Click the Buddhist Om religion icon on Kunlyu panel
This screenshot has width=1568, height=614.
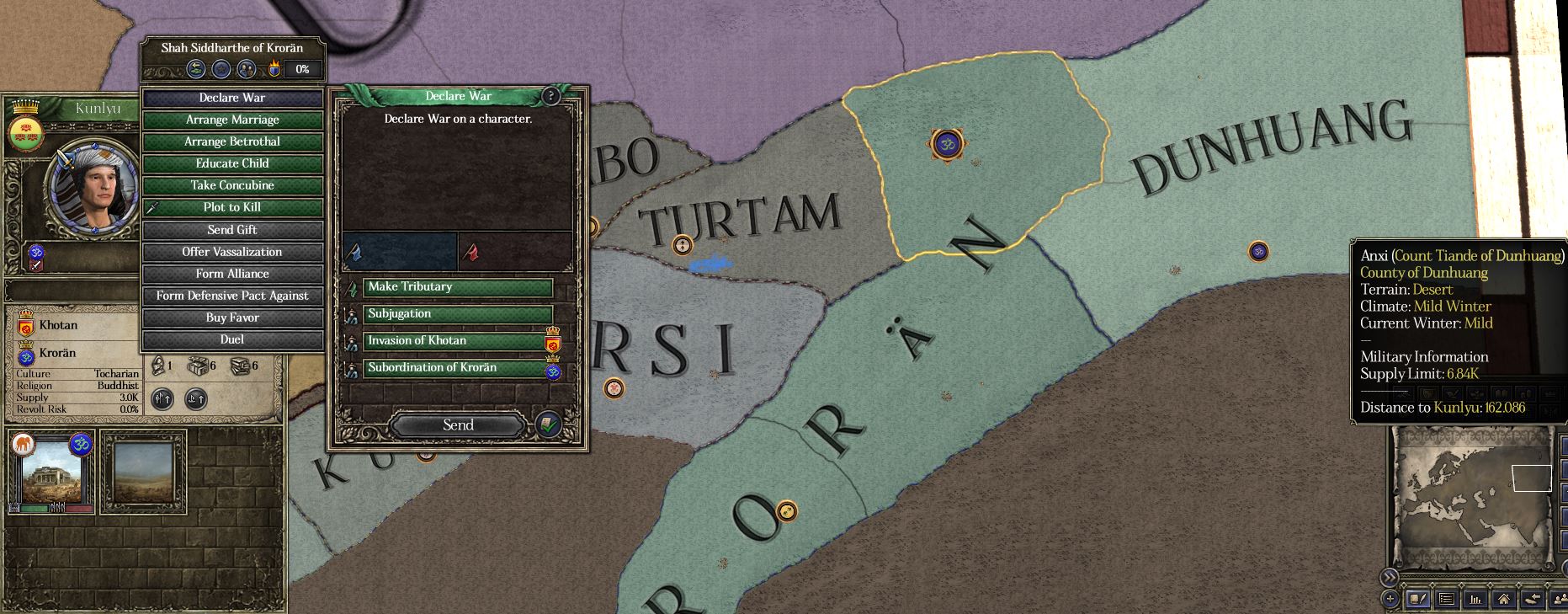35,251
